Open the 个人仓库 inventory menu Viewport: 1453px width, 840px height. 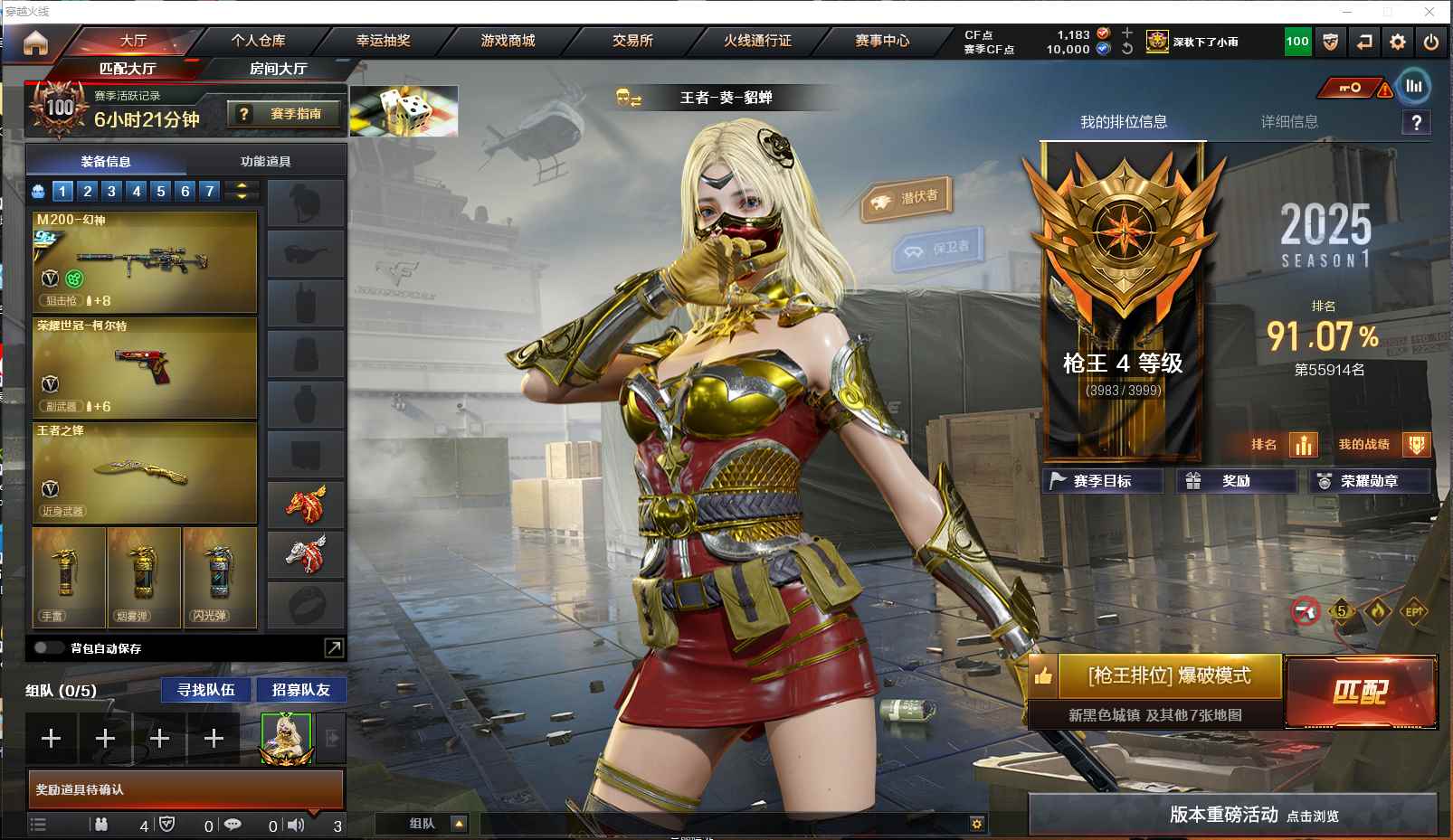coord(258,41)
